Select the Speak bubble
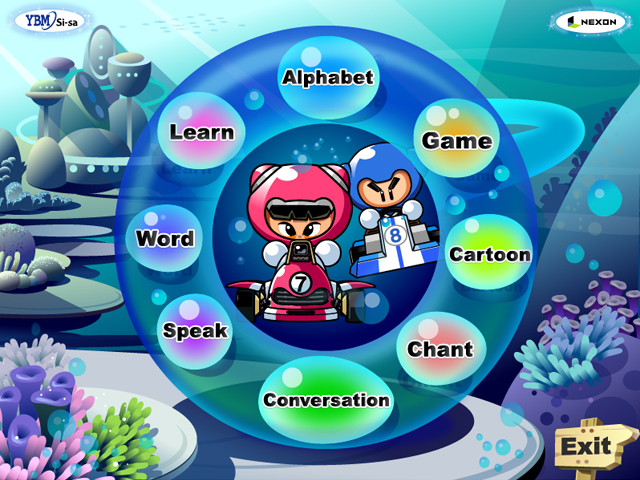This screenshot has width=640, height=480. [196, 330]
